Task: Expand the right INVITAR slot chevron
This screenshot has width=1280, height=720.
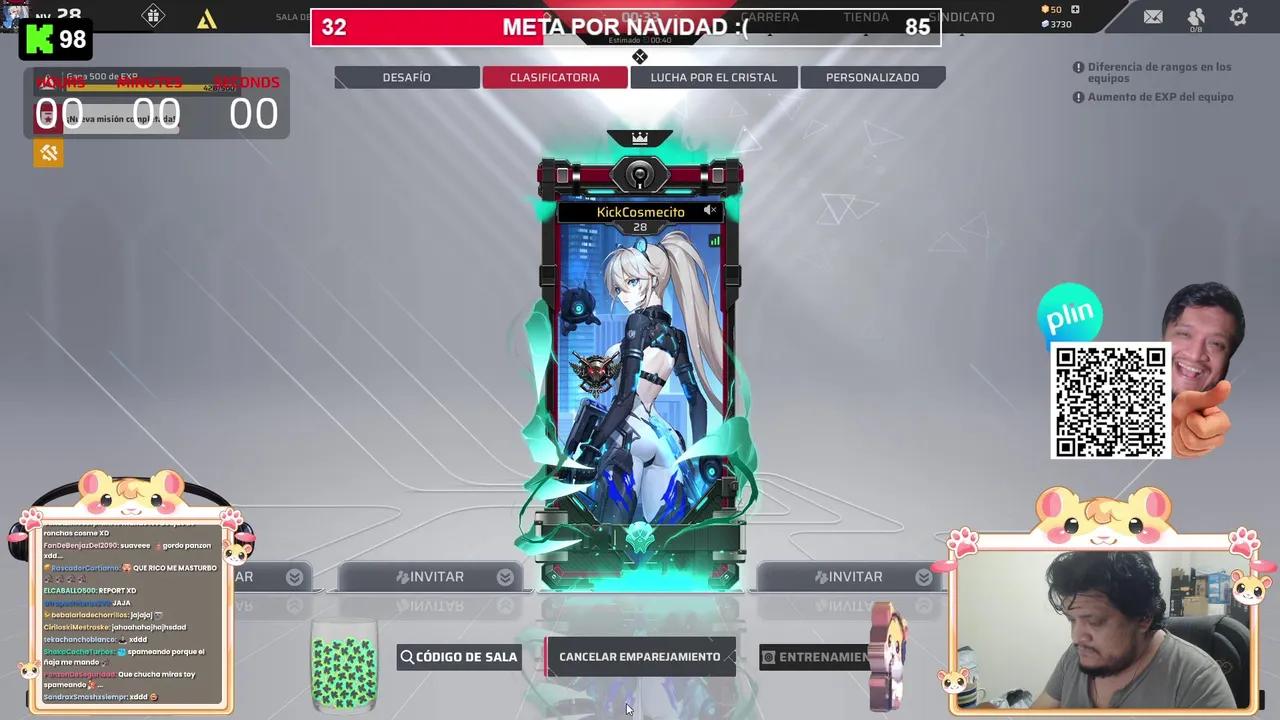Action: coord(922,576)
